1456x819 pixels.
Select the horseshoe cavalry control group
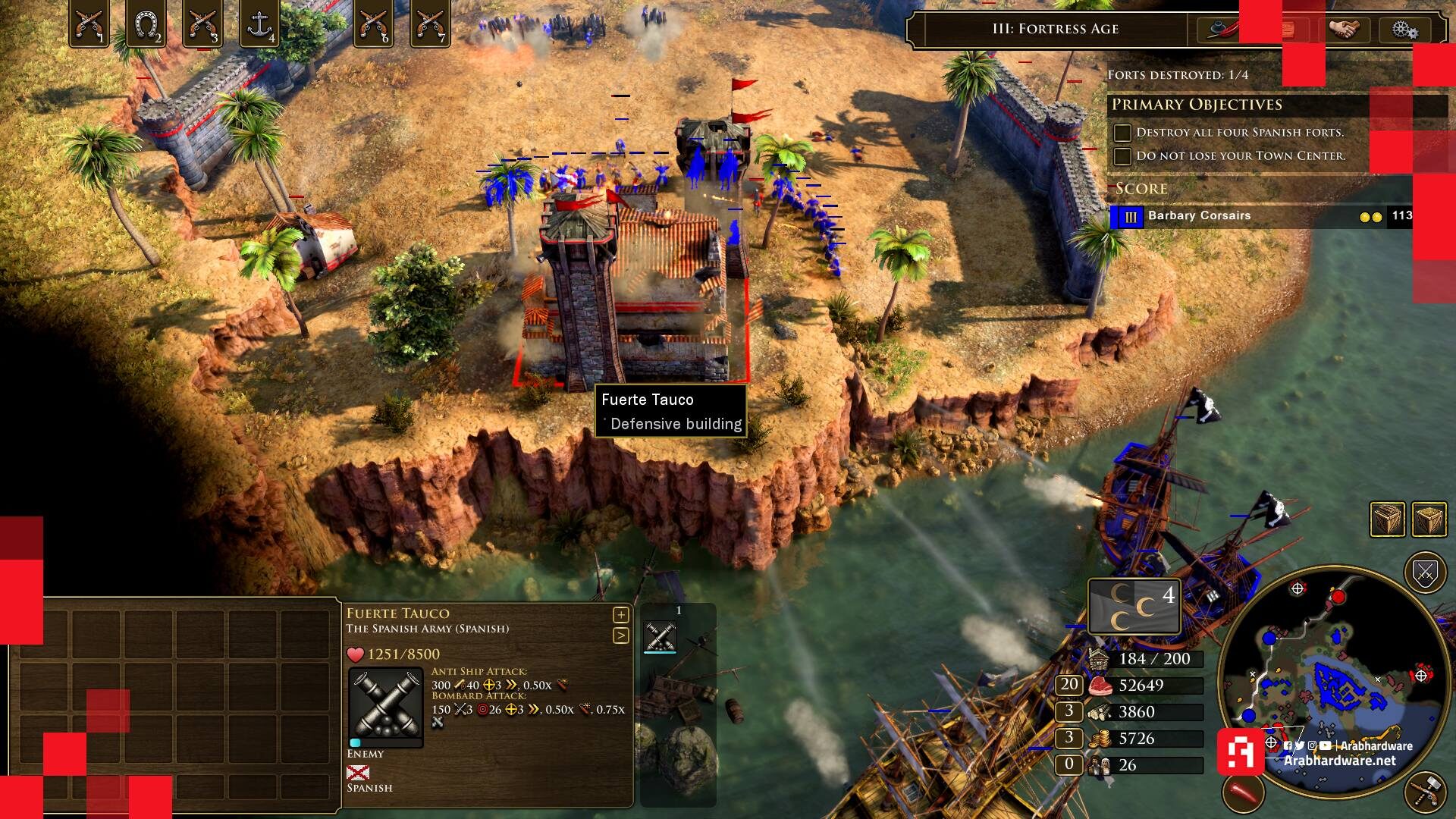pos(146,24)
